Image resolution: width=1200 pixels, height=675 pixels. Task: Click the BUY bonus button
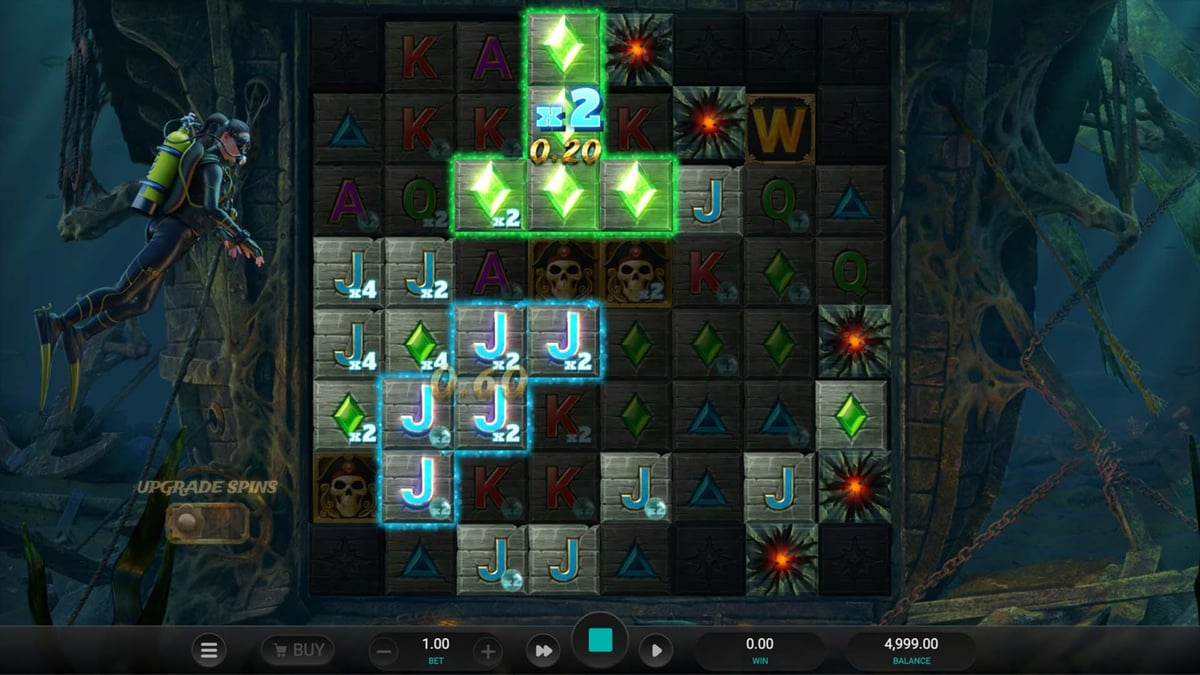pos(297,651)
